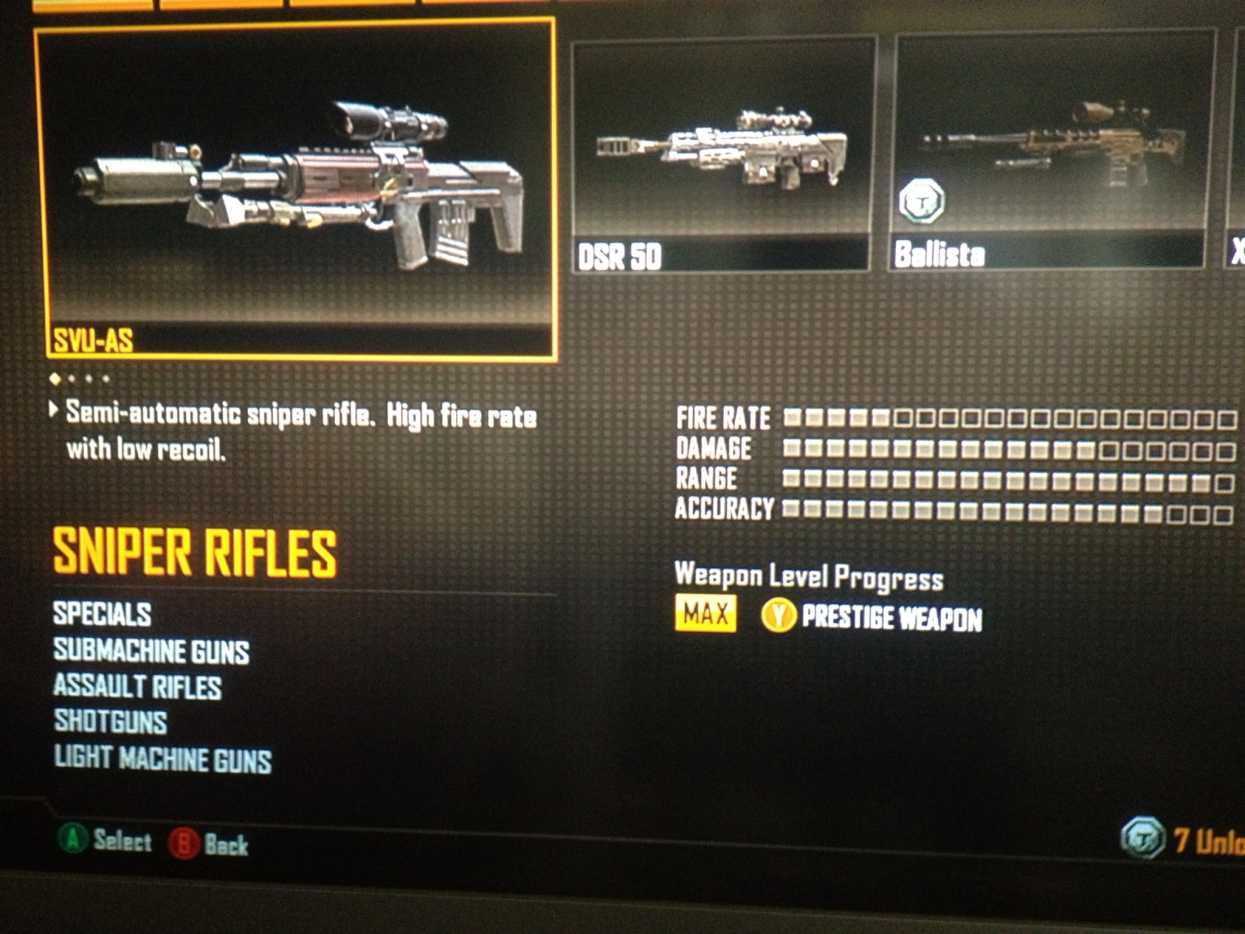Pick the Ballista sniper rifle tile
1245x934 pixels.
click(x=1051, y=152)
